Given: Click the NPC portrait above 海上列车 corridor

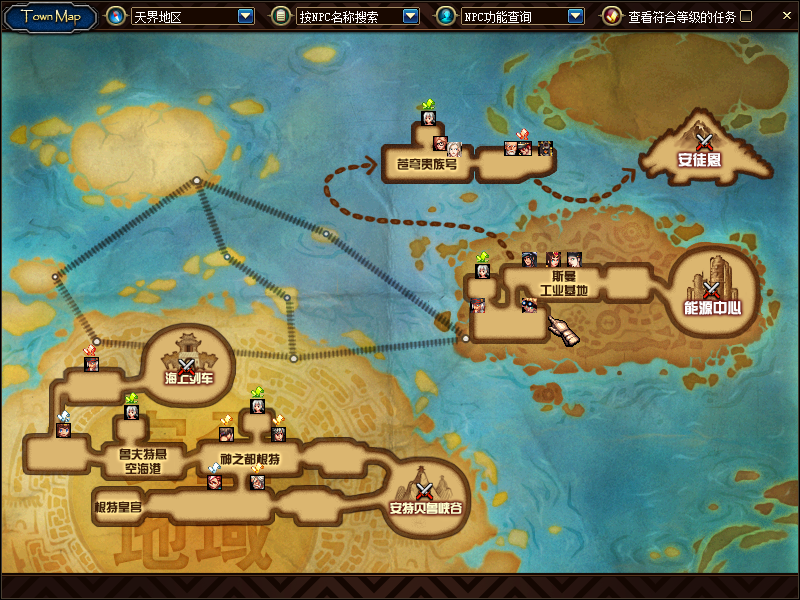Looking at the screenshot, I should 92,363.
